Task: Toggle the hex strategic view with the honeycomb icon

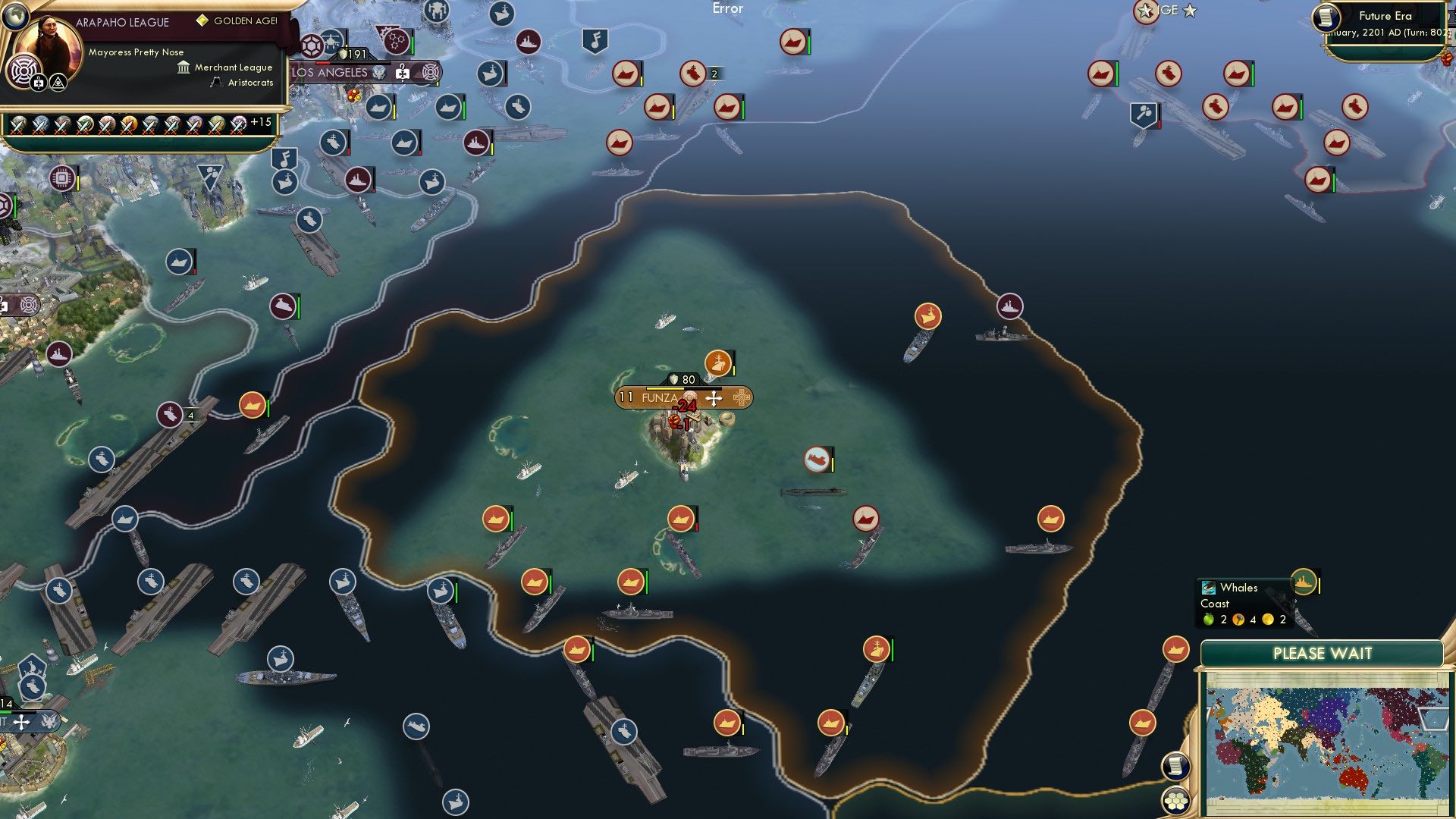Action: 1178,800
